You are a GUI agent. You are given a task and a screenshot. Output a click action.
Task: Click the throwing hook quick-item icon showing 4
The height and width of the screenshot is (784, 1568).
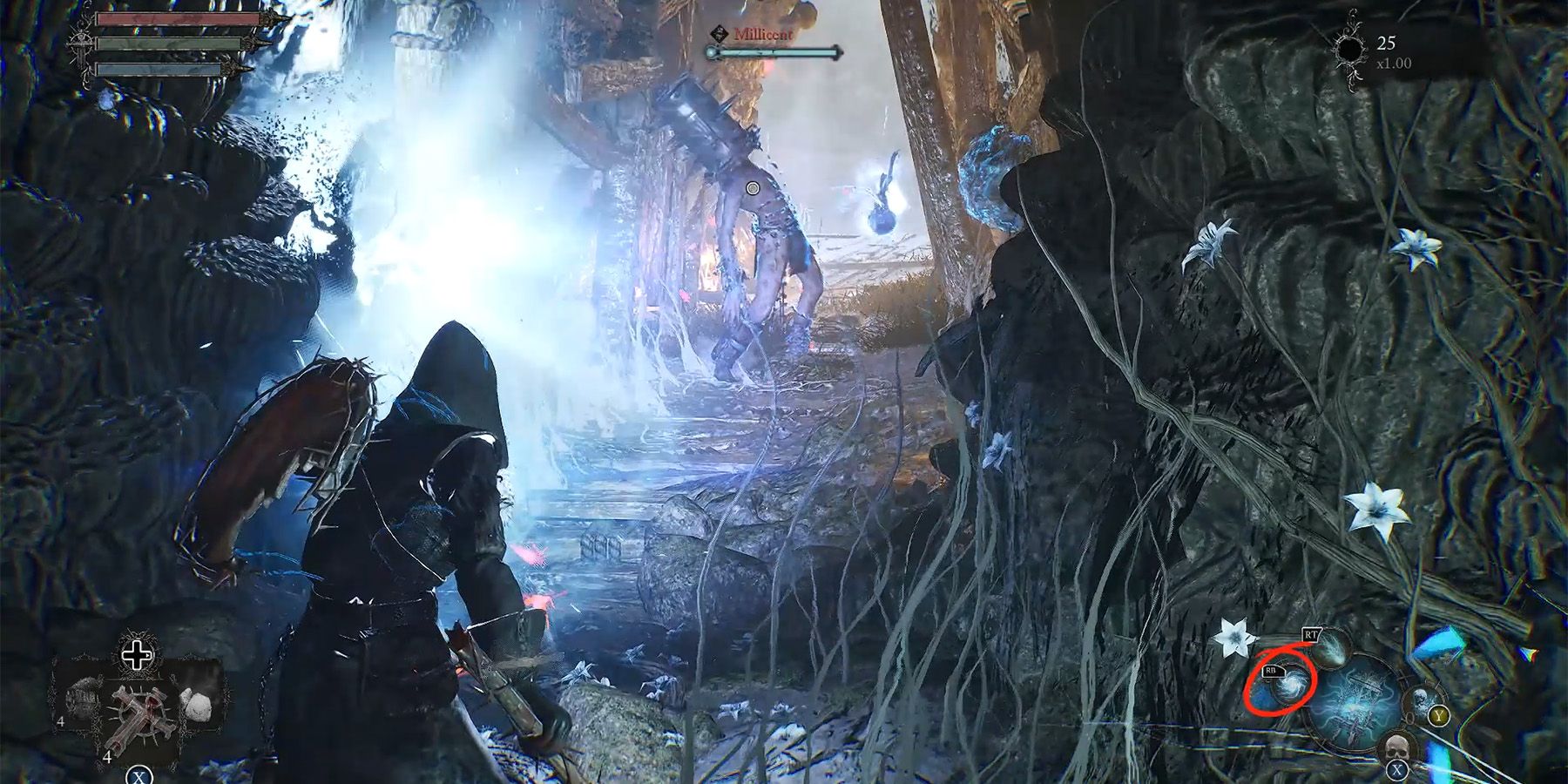tap(84, 699)
